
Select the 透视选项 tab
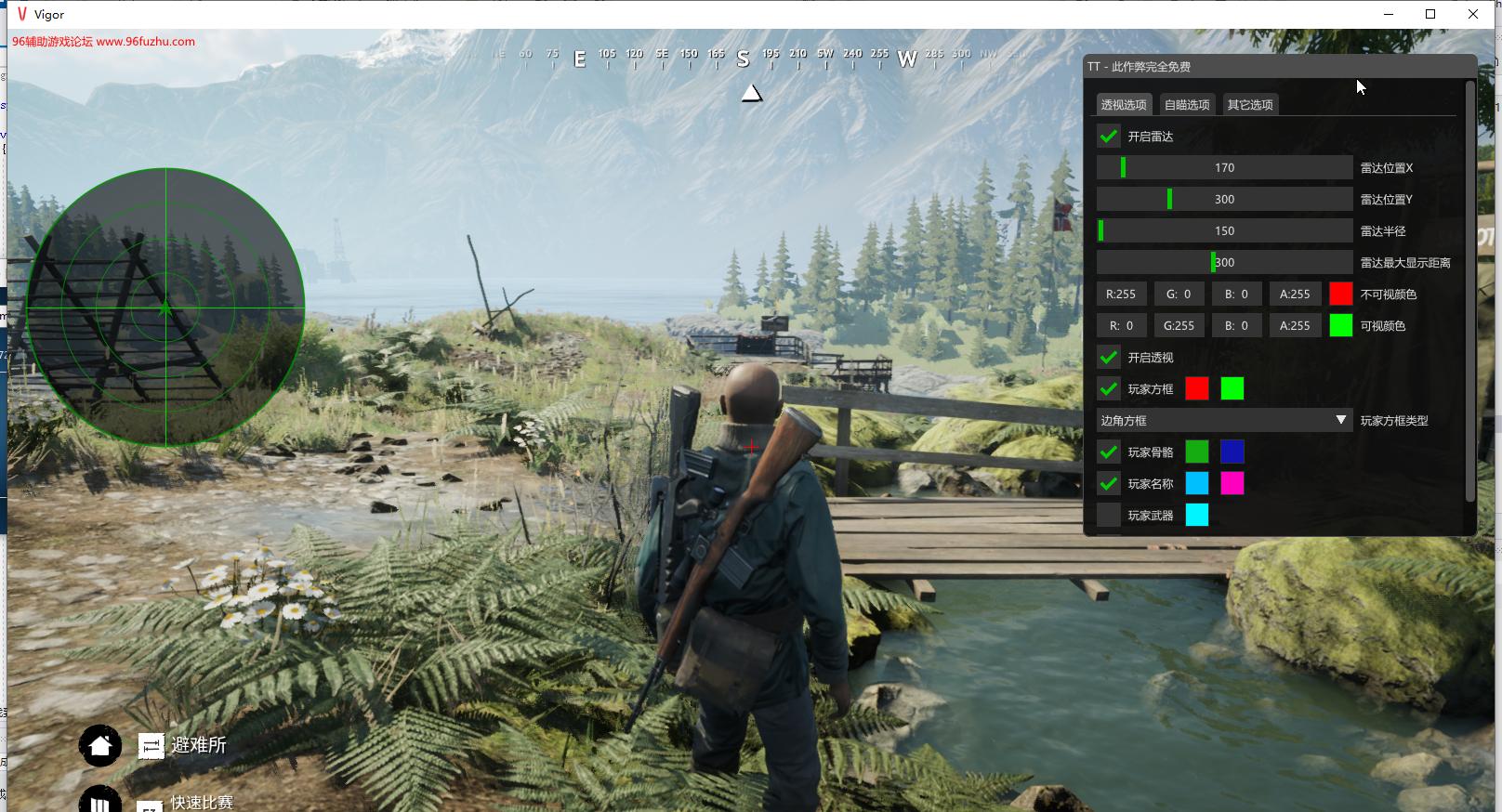(1124, 105)
